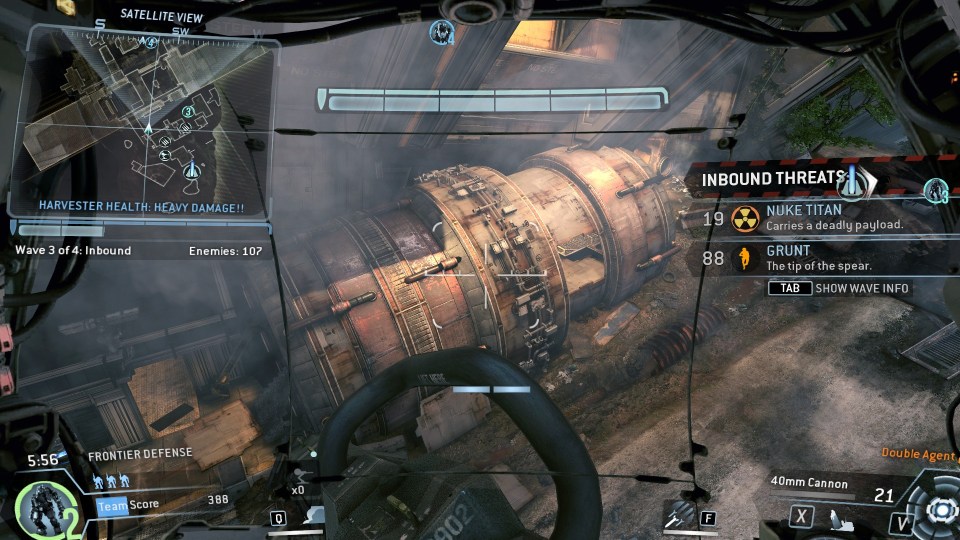Click the eject seat icon
Screen dimensions: 960x540
pos(843,517)
